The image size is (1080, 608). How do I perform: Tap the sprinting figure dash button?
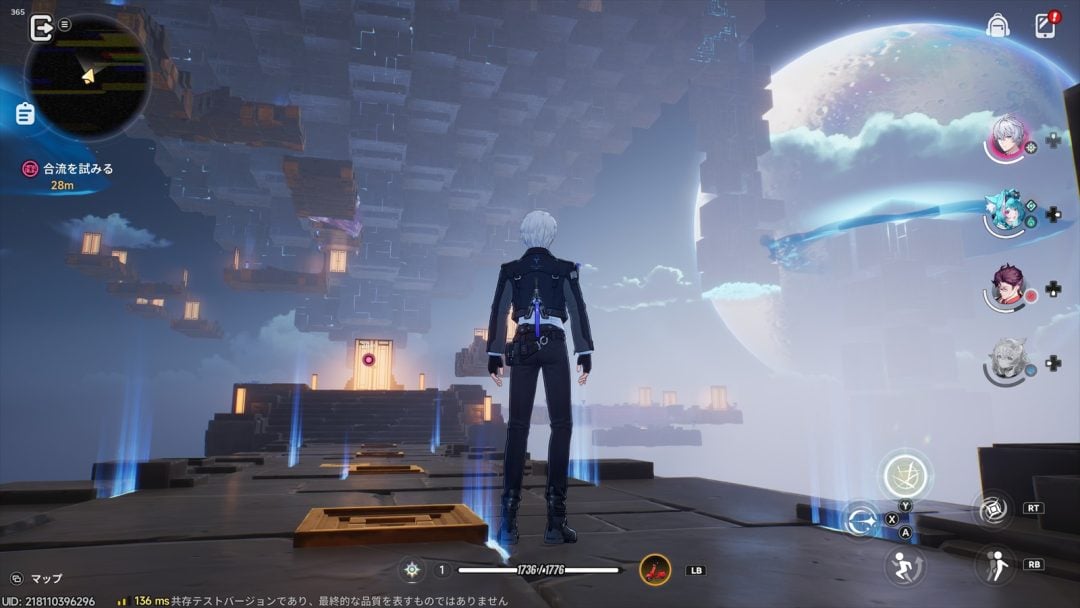(x=905, y=566)
